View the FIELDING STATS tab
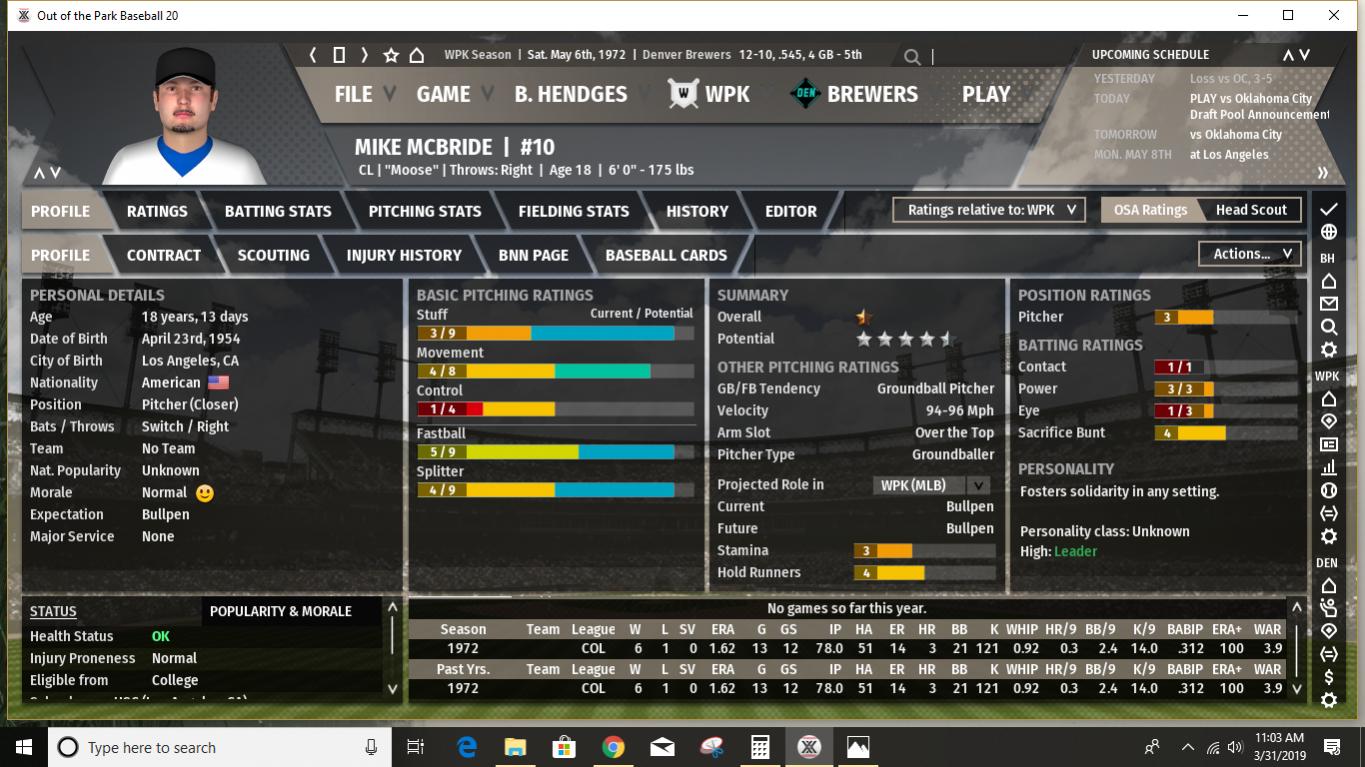 click(x=574, y=211)
